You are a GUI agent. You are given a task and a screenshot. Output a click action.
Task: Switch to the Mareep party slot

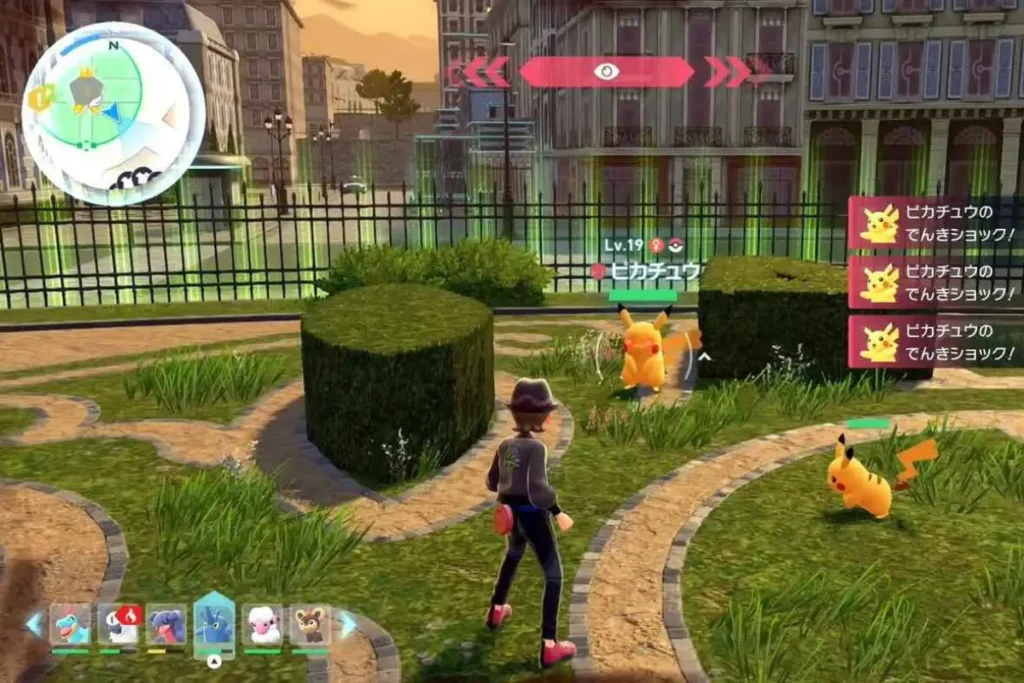(x=262, y=624)
